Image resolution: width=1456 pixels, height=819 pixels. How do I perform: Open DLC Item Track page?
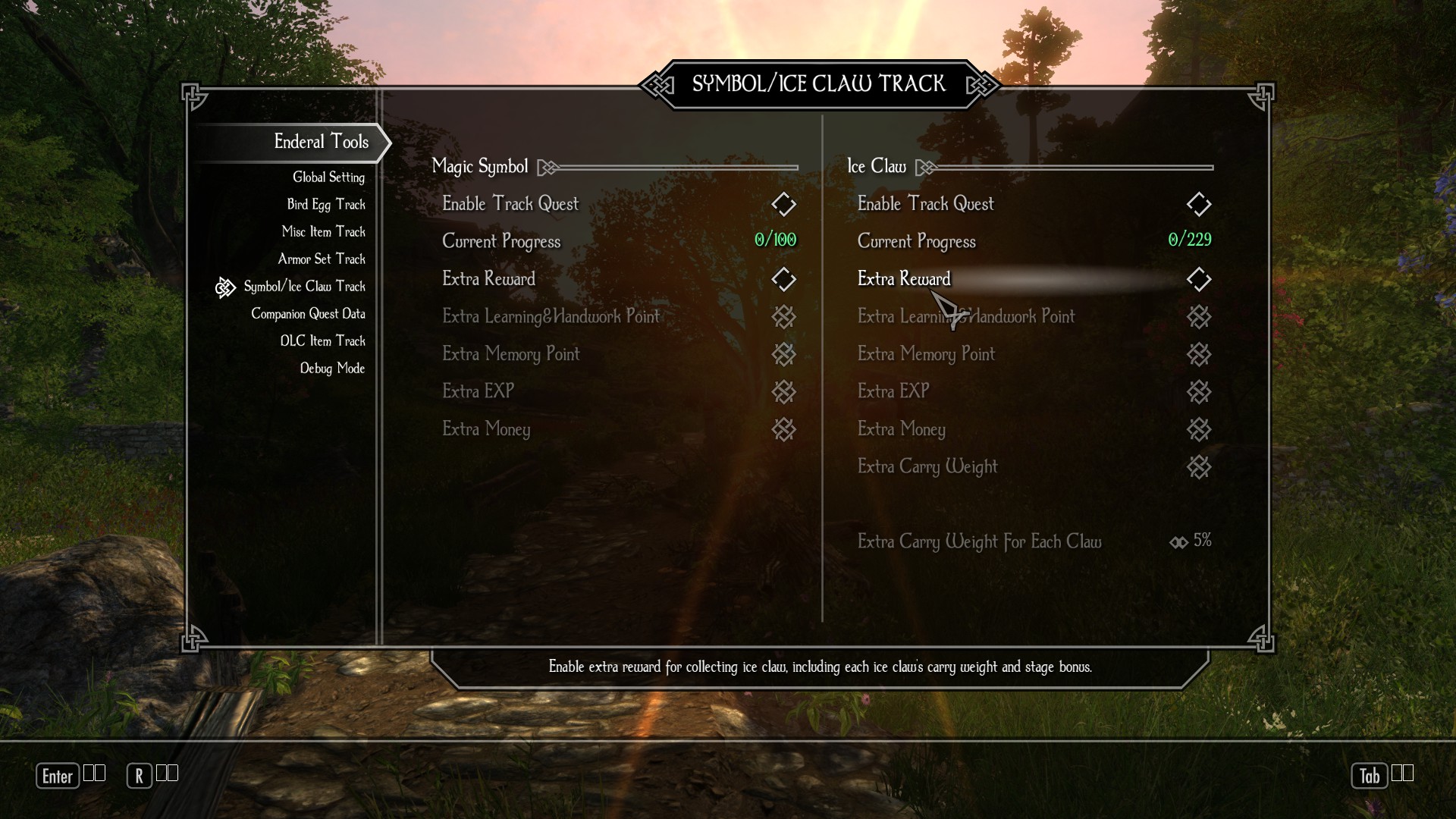[x=322, y=341]
